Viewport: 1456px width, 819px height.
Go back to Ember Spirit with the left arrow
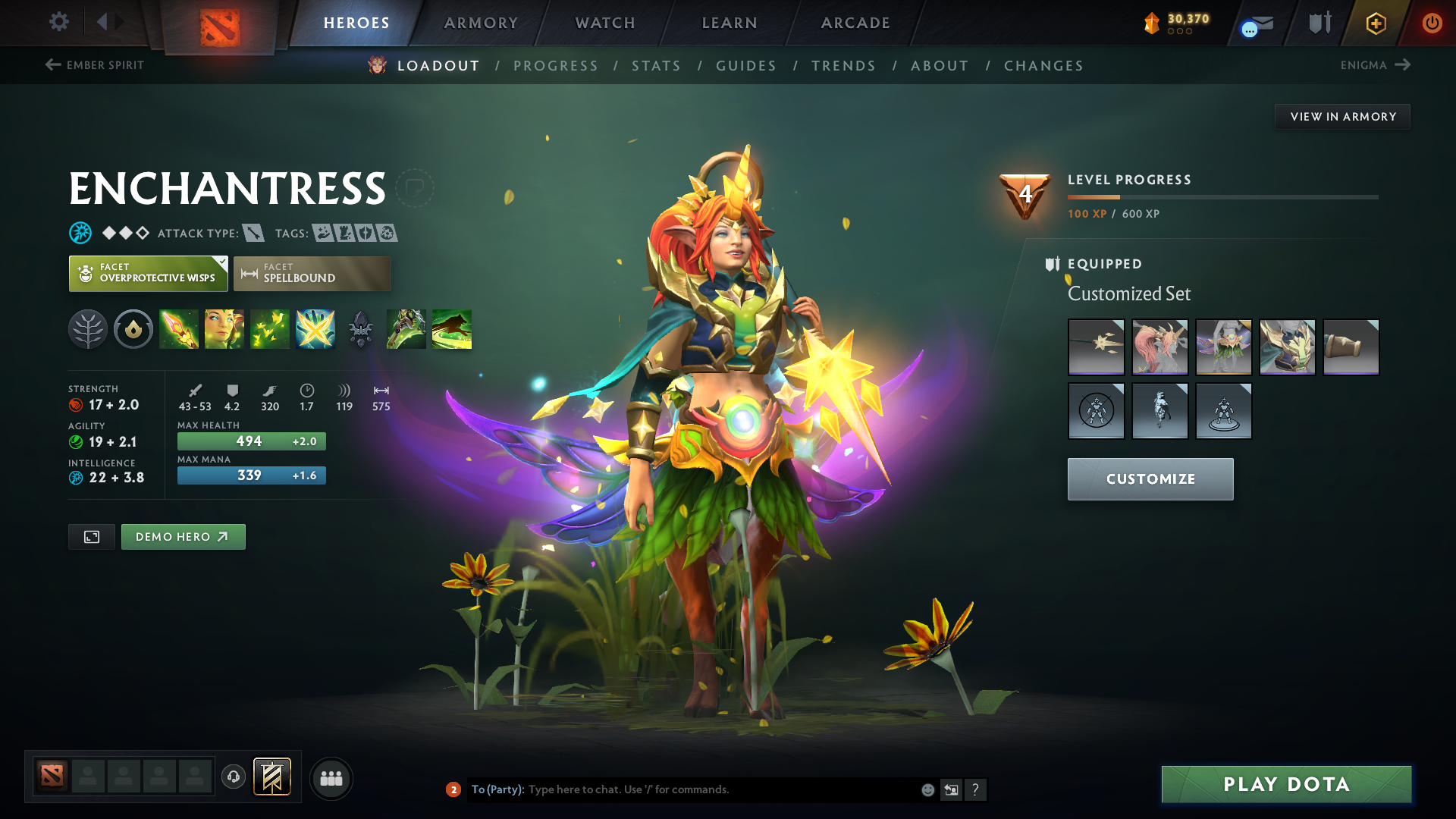coord(52,65)
